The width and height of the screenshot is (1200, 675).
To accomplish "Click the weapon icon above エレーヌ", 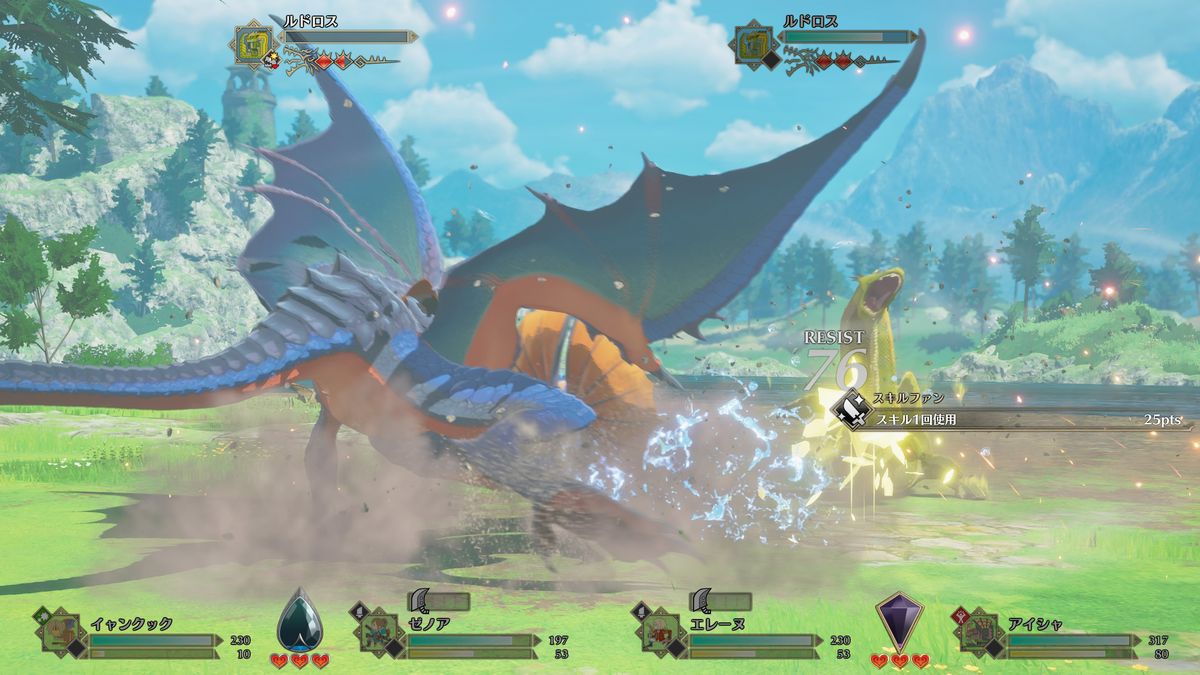I will pos(702,600).
